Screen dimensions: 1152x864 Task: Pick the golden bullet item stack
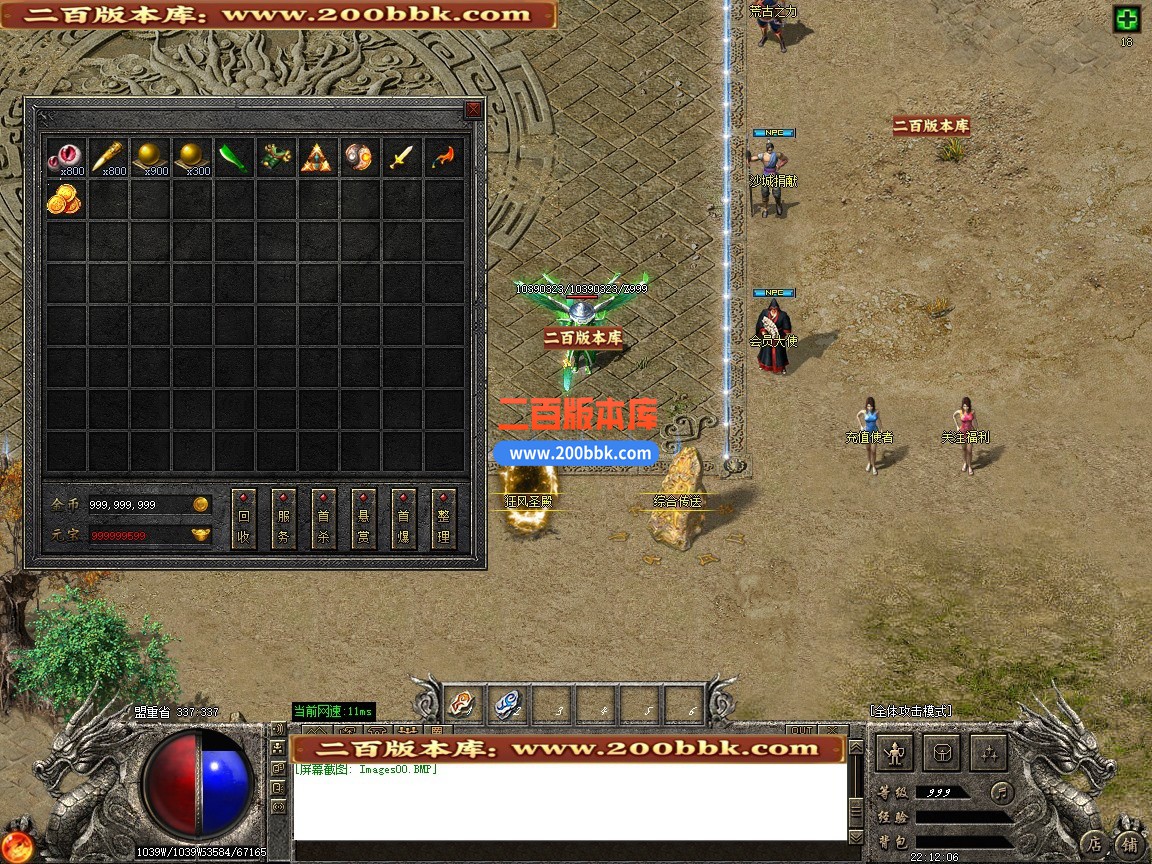coord(107,157)
